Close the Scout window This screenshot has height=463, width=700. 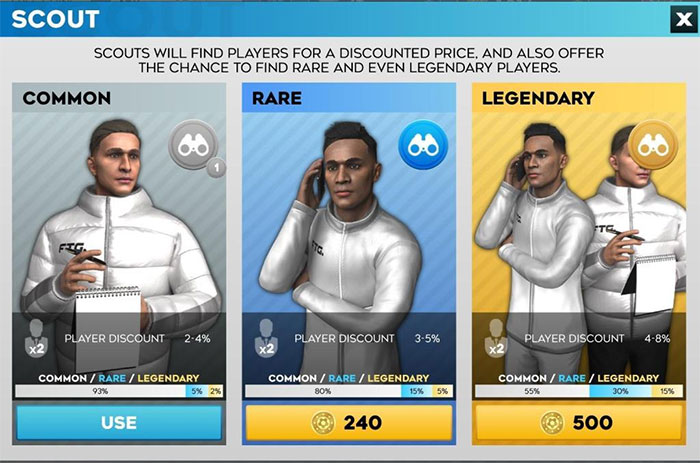[x=681, y=18]
